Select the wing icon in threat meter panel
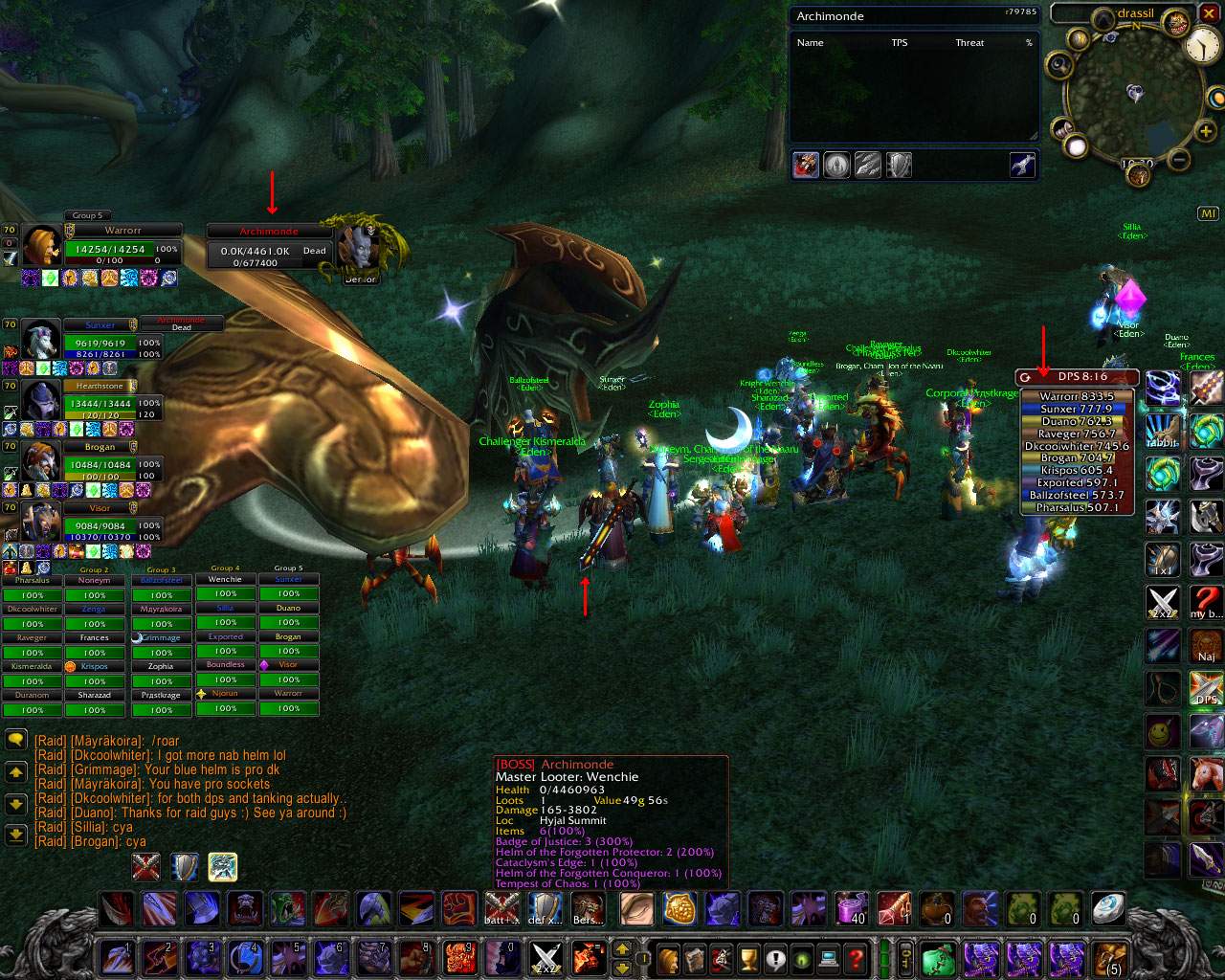The height and width of the screenshot is (980, 1225). pos(1022,166)
